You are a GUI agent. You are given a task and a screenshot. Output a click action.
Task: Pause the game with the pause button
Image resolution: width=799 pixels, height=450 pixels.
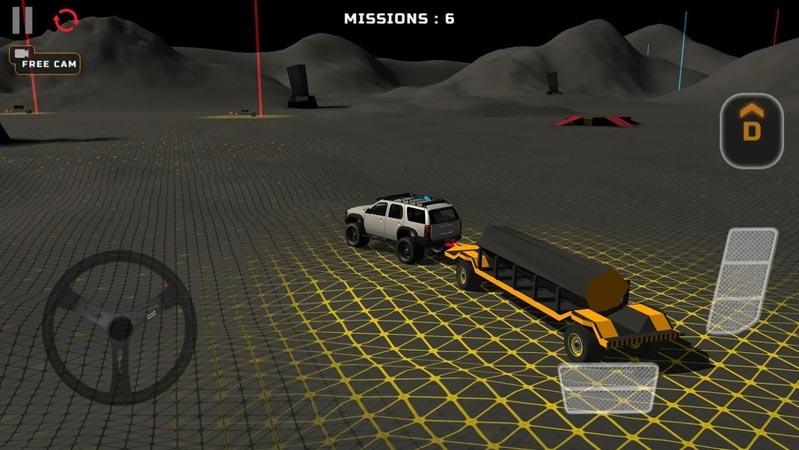pyautogui.click(x=23, y=19)
